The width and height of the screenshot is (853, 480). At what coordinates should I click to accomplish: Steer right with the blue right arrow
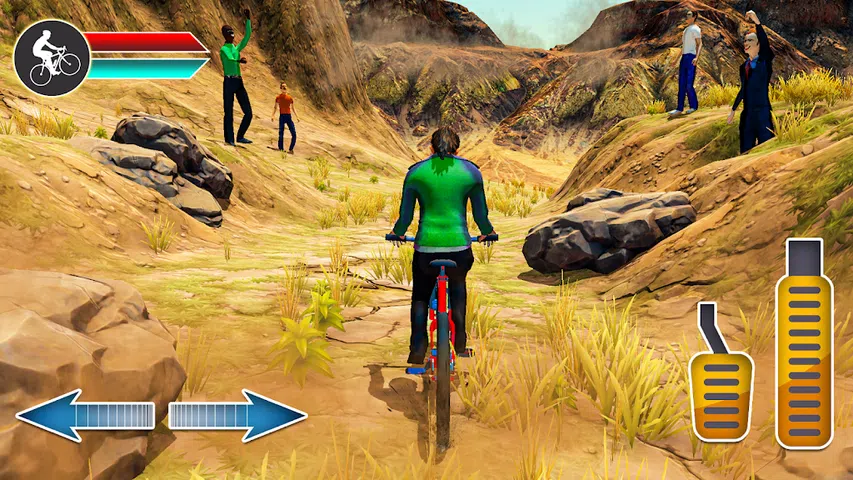point(237,416)
